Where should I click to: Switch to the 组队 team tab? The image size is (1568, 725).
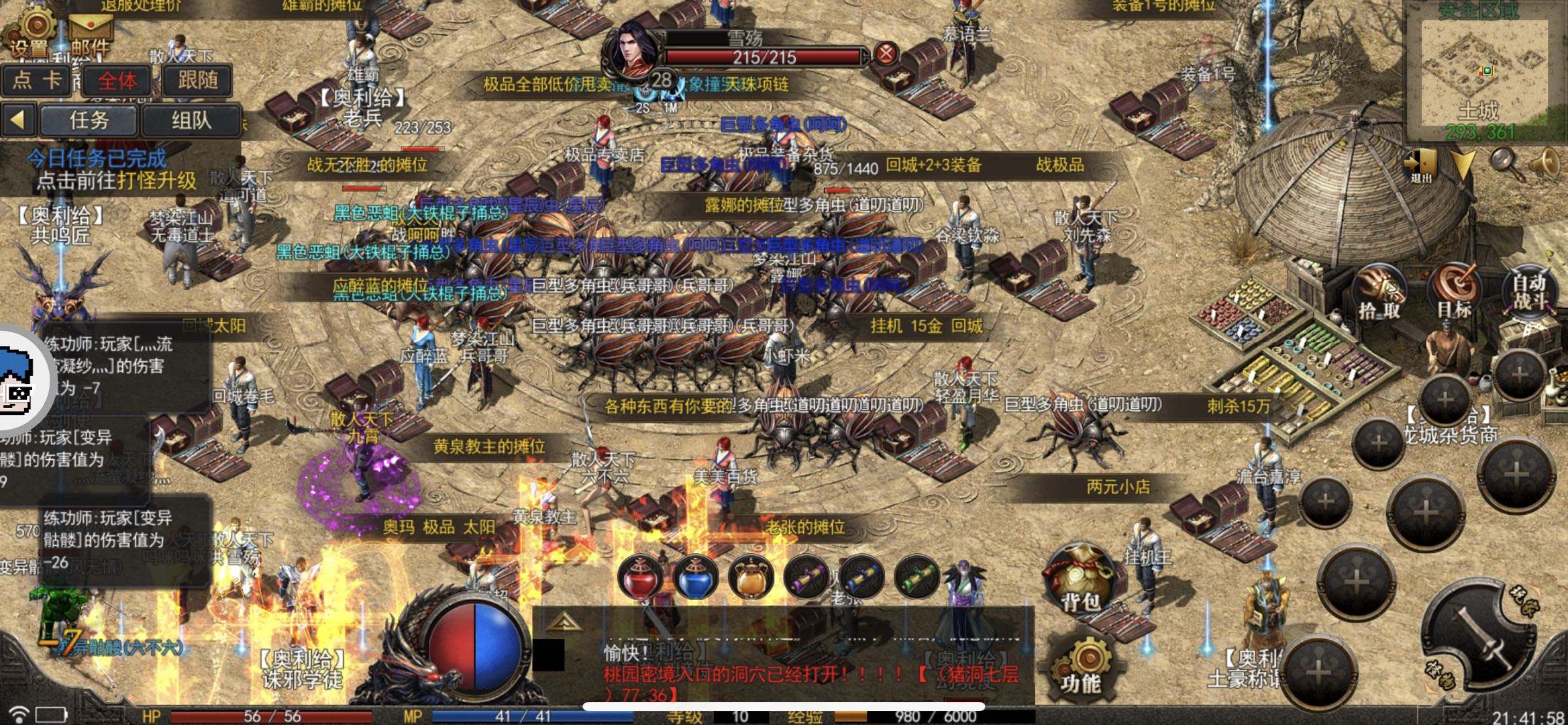pyautogui.click(x=191, y=121)
